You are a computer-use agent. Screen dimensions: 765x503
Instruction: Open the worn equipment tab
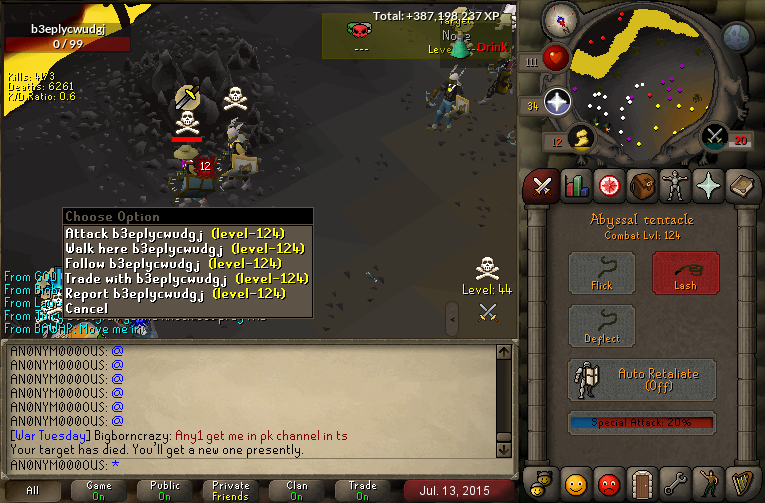click(675, 186)
